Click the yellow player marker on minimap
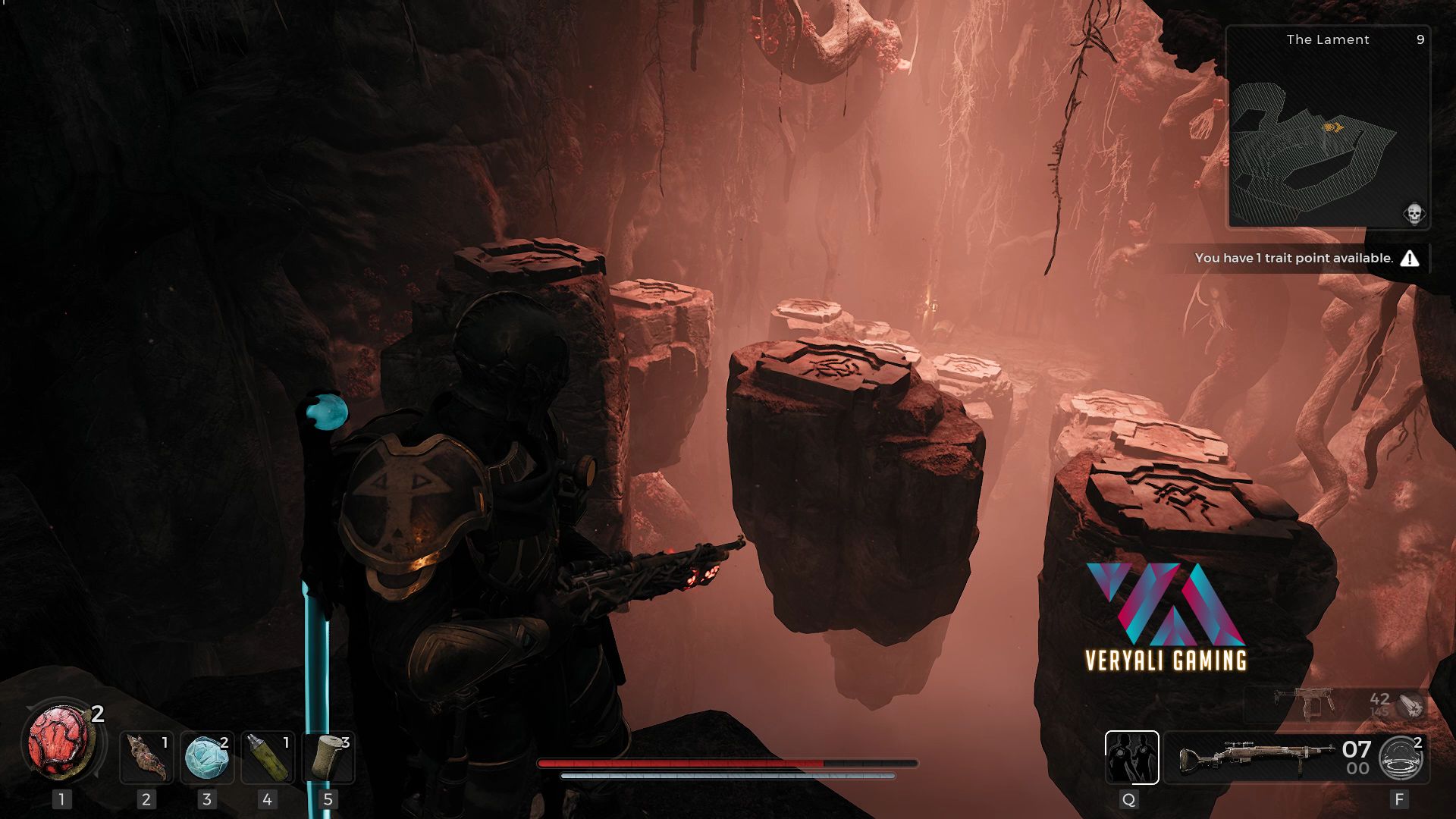This screenshot has width=1456, height=819. (1333, 127)
